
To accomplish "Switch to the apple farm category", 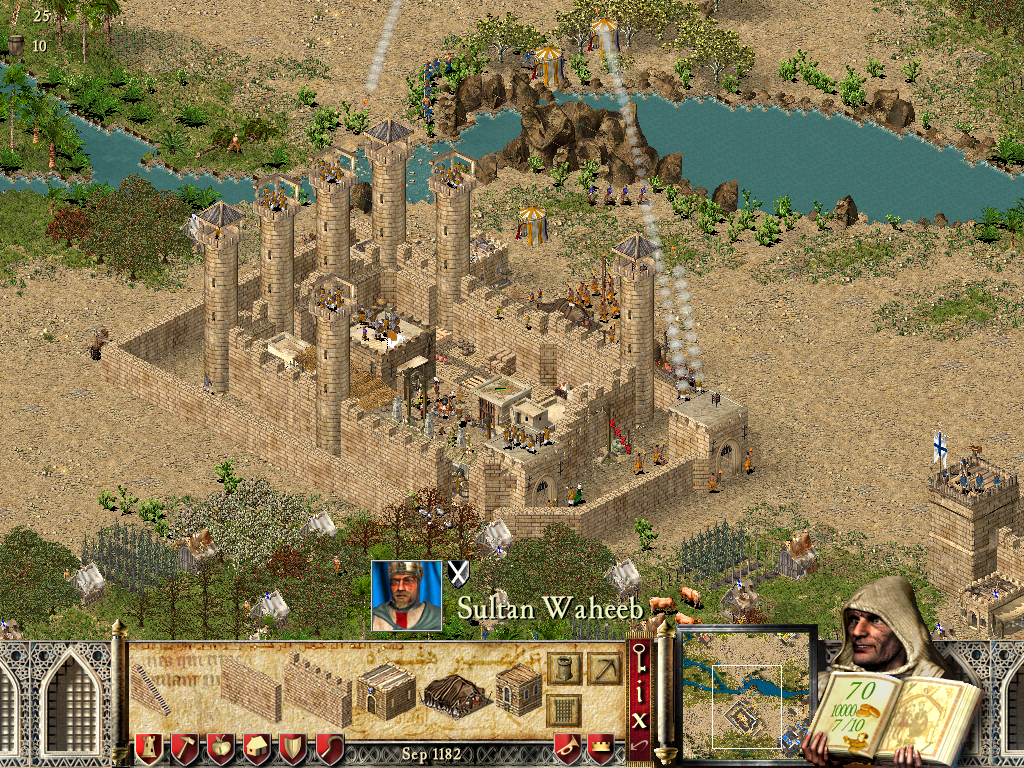I will [x=221, y=747].
